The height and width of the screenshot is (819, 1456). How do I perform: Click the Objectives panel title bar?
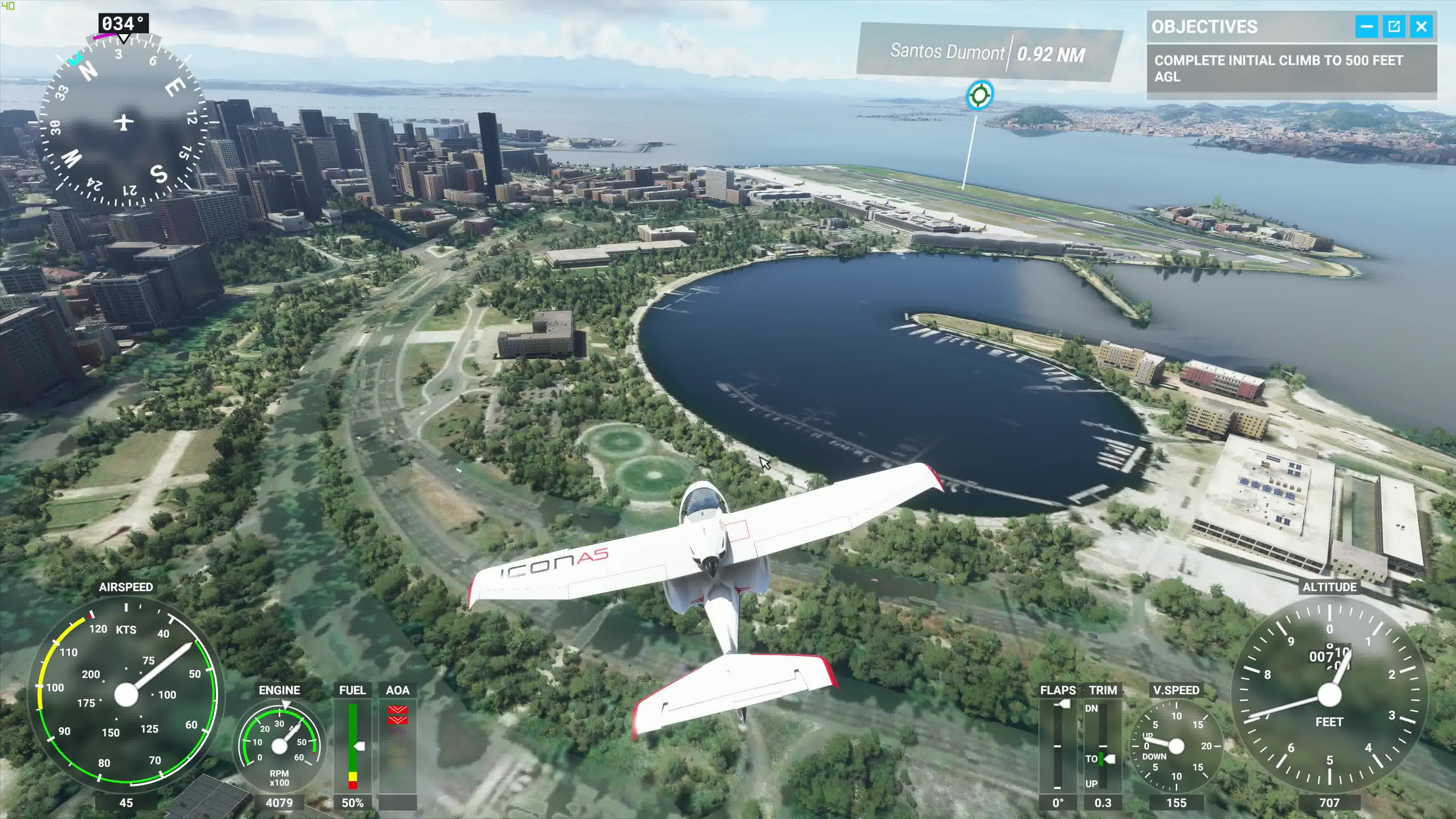[1244, 27]
